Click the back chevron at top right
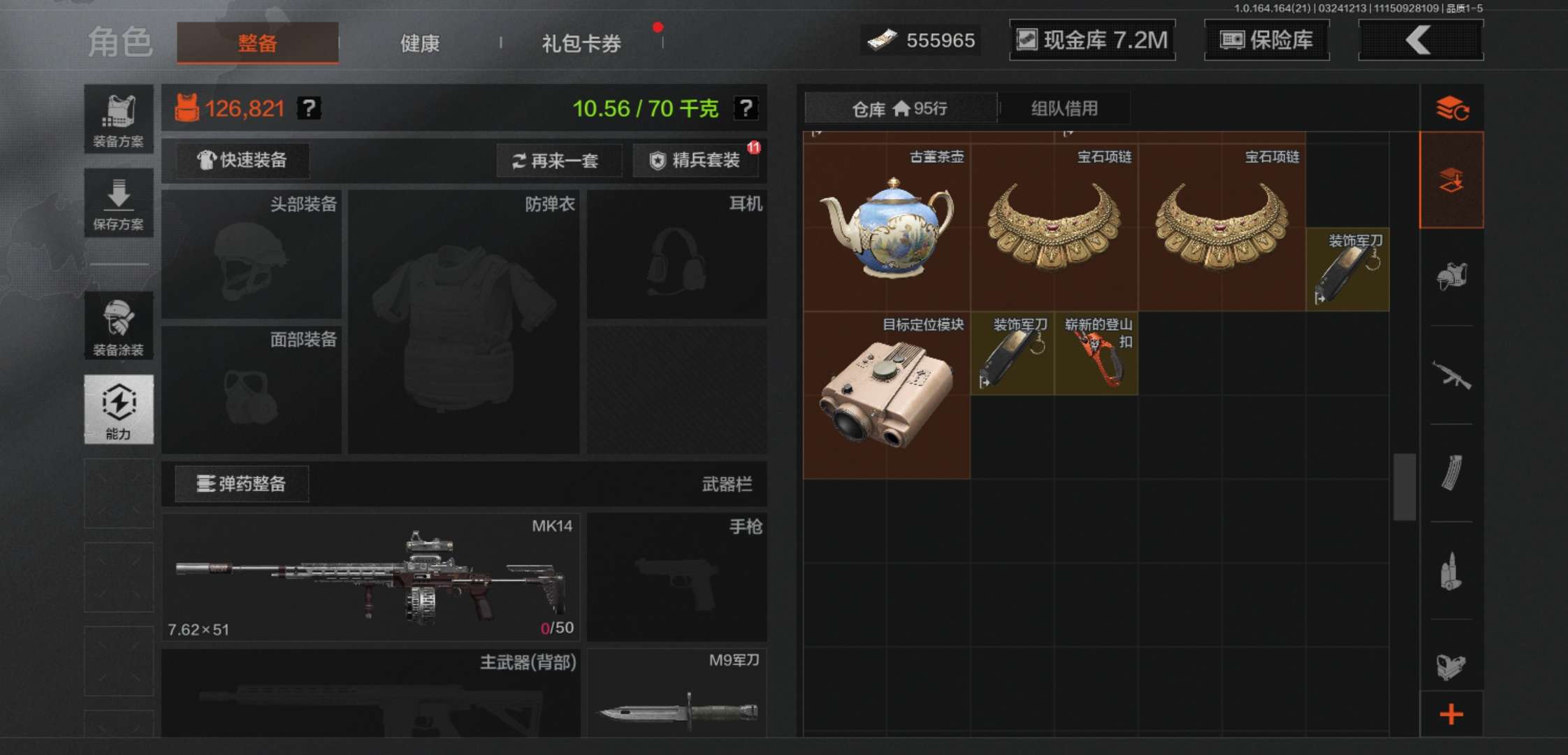This screenshot has width=1568, height=755. click(x=1420, y=41)
